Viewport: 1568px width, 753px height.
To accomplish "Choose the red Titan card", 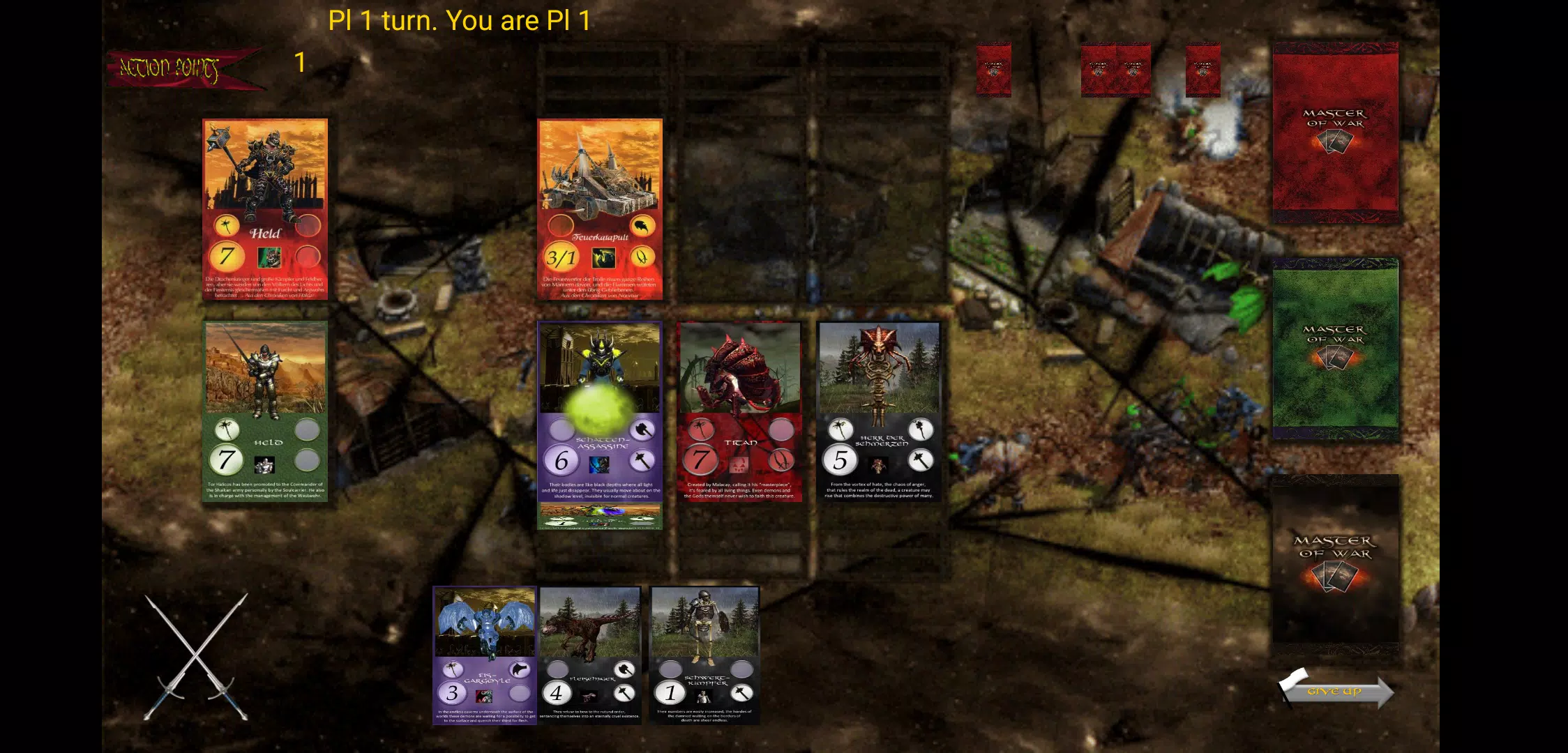I will [739, 411].
